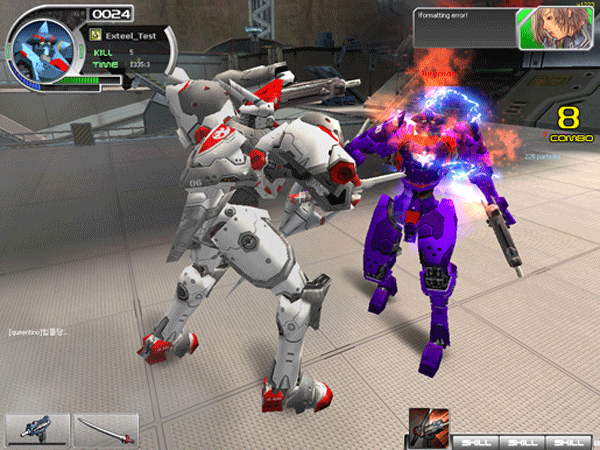Image resolution: width=600 pixels, height=450 pixels.
Task: Select the gun weapon slot
Action: coord(37,429)
